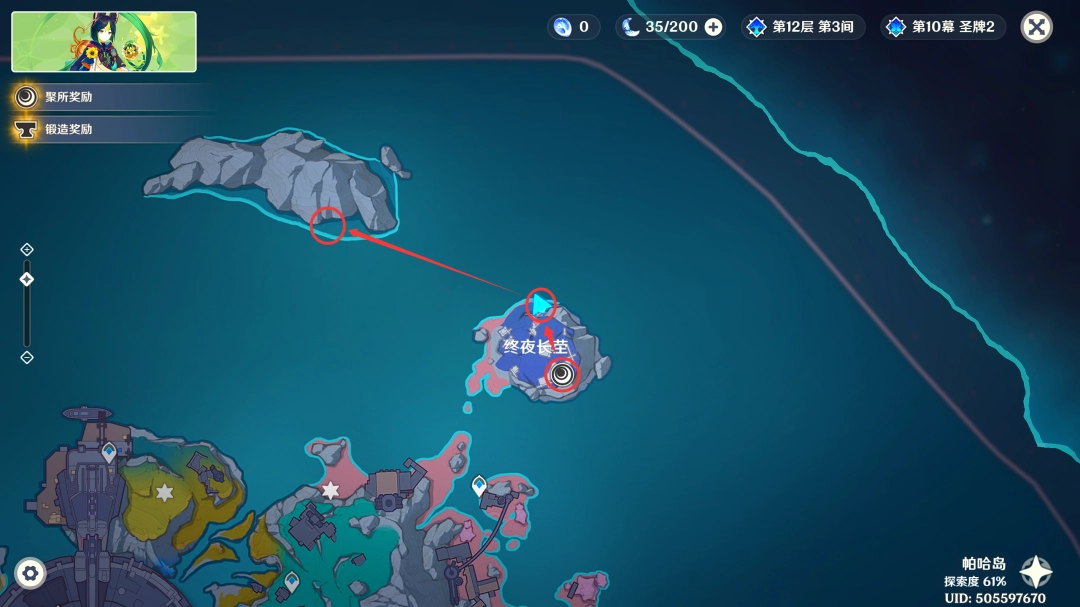Open the 锻造奖励 rewards entry
The height and width of the screenshot is (607, 1080).
coord(68,129)
